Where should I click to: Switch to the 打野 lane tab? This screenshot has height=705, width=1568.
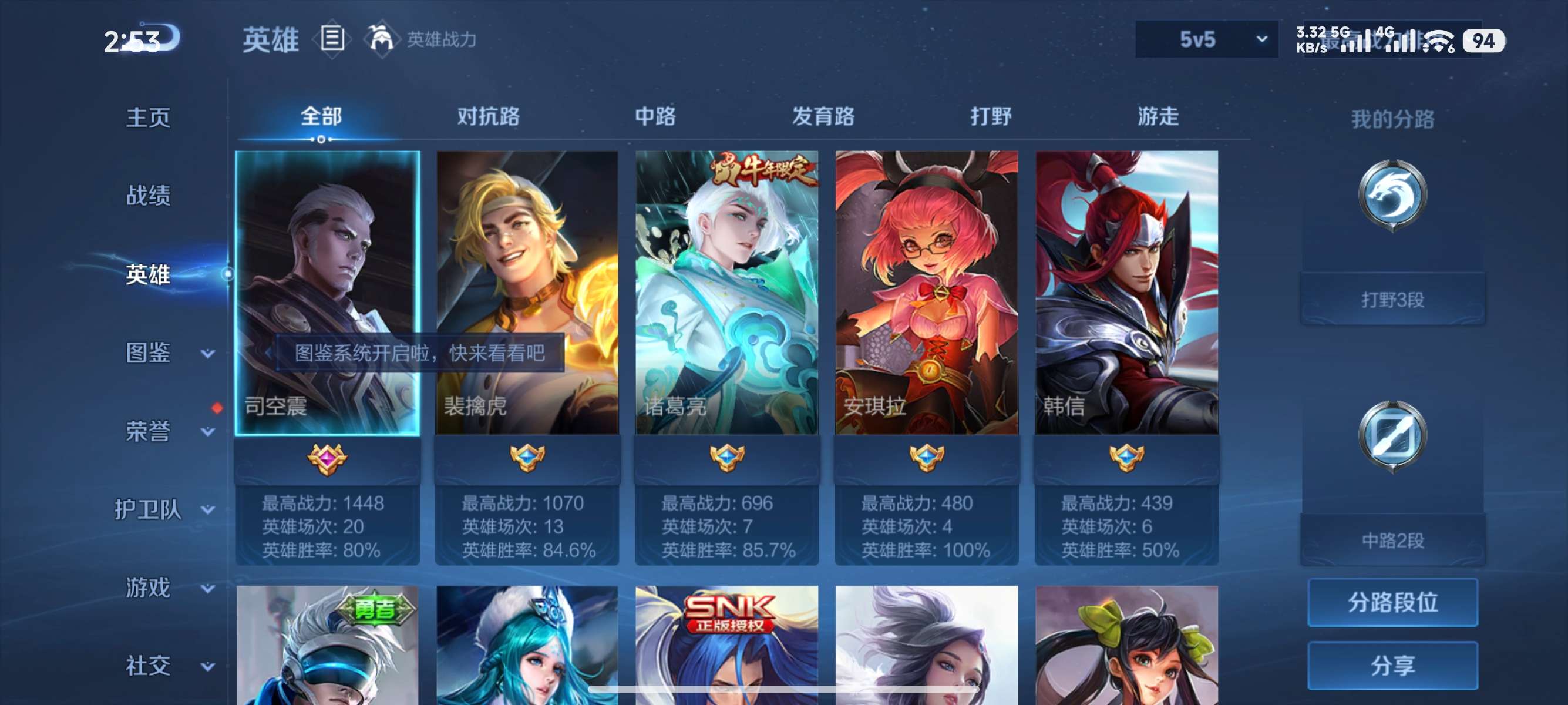pyautogui.click(x=990, y=117)
